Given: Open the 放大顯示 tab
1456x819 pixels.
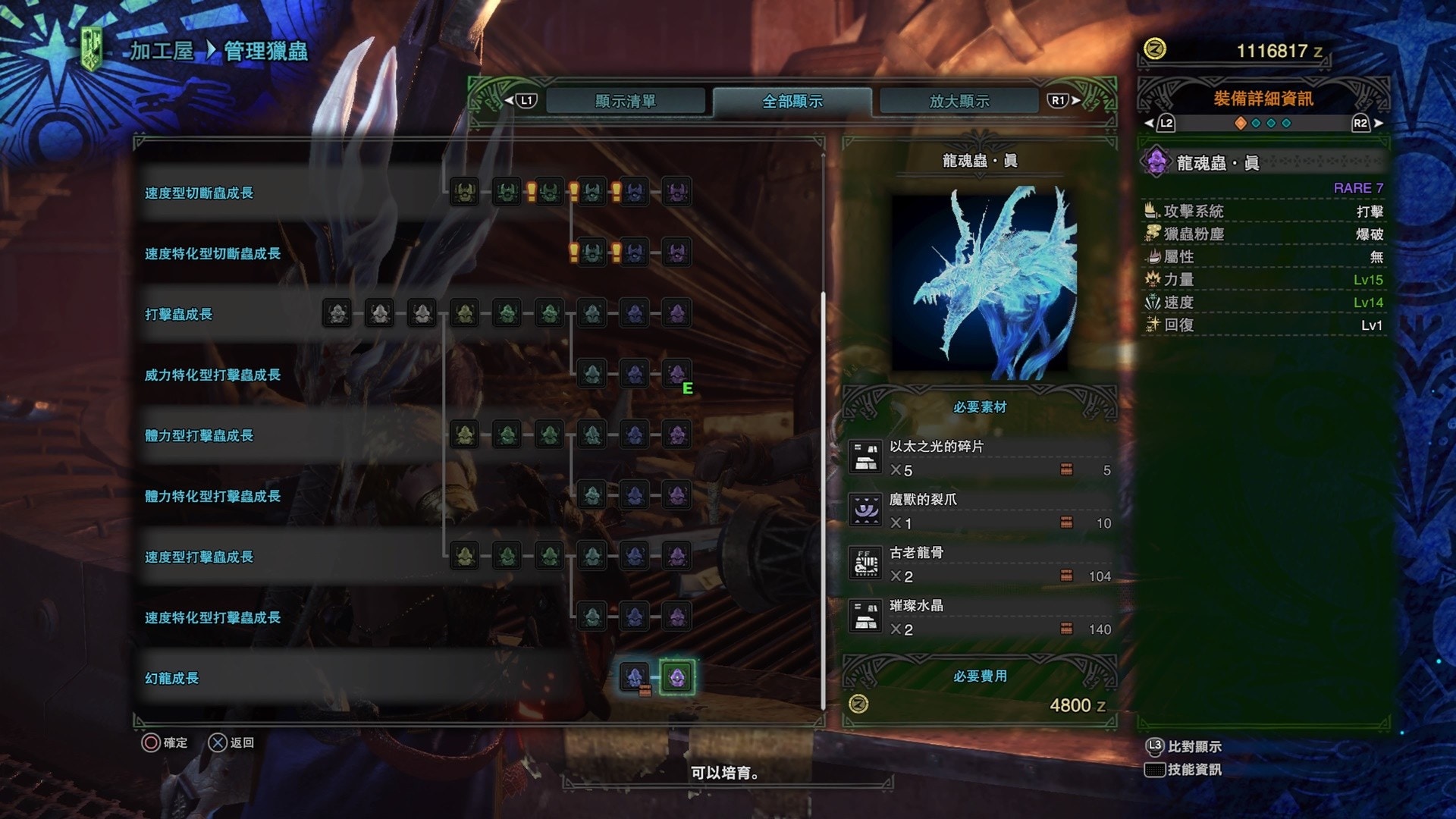Looking at the screenshot, I should pyautogui.click(x=959, y=101).
